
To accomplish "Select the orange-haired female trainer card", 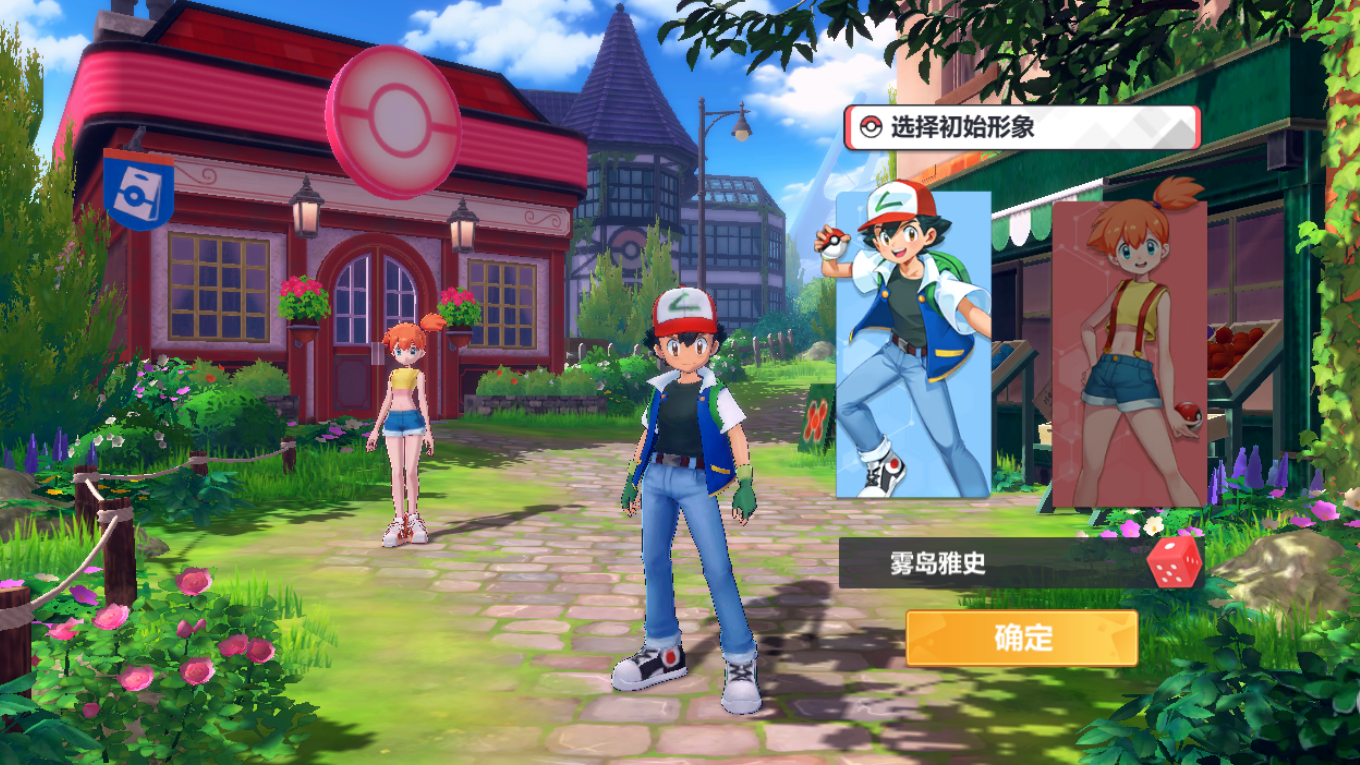I will 1129,350.
